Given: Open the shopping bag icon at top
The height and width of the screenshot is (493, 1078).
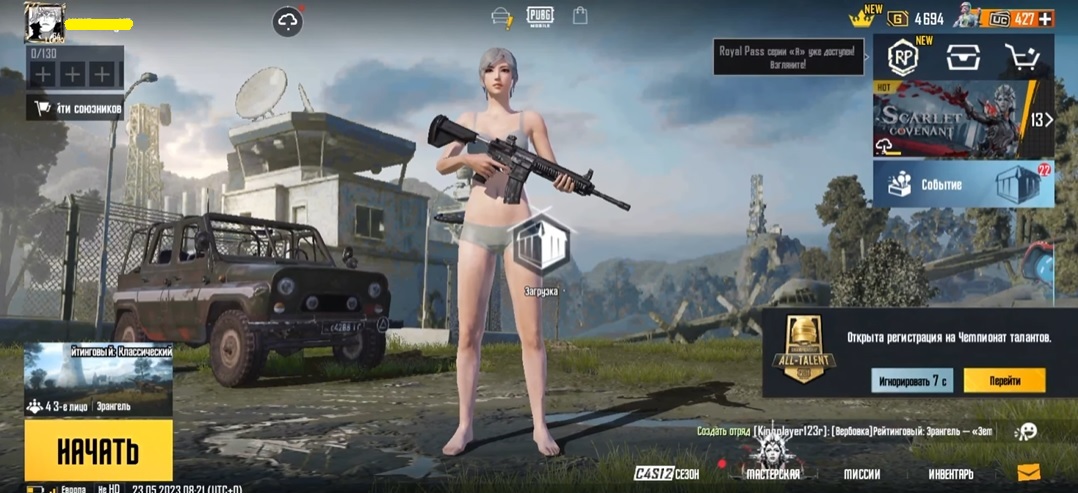Looking at the screenshot, I should pos(580,16).
